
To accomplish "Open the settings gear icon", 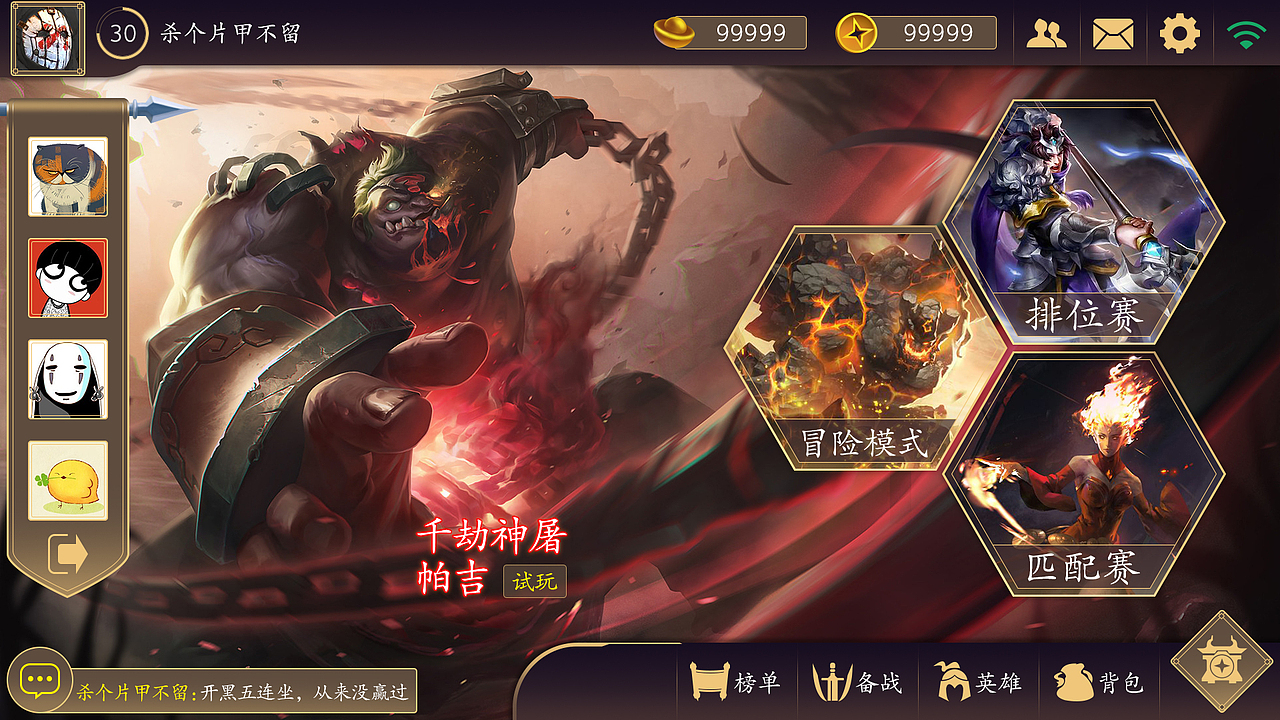I will pos(1180,32).
